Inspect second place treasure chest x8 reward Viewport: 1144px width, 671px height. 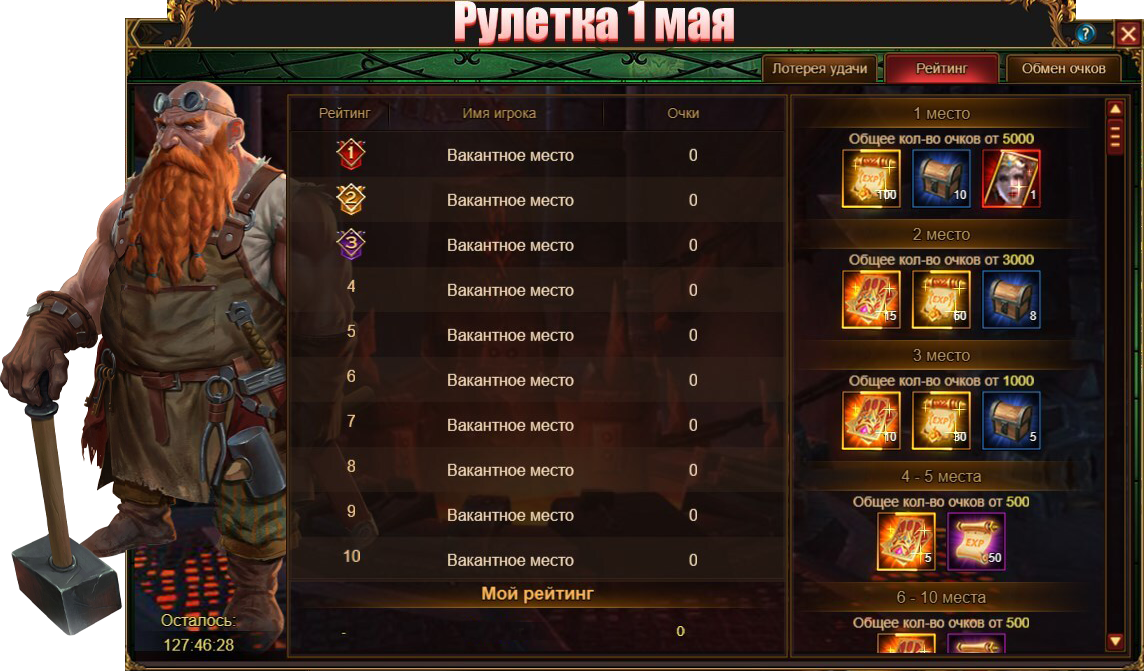[1011, 300]
